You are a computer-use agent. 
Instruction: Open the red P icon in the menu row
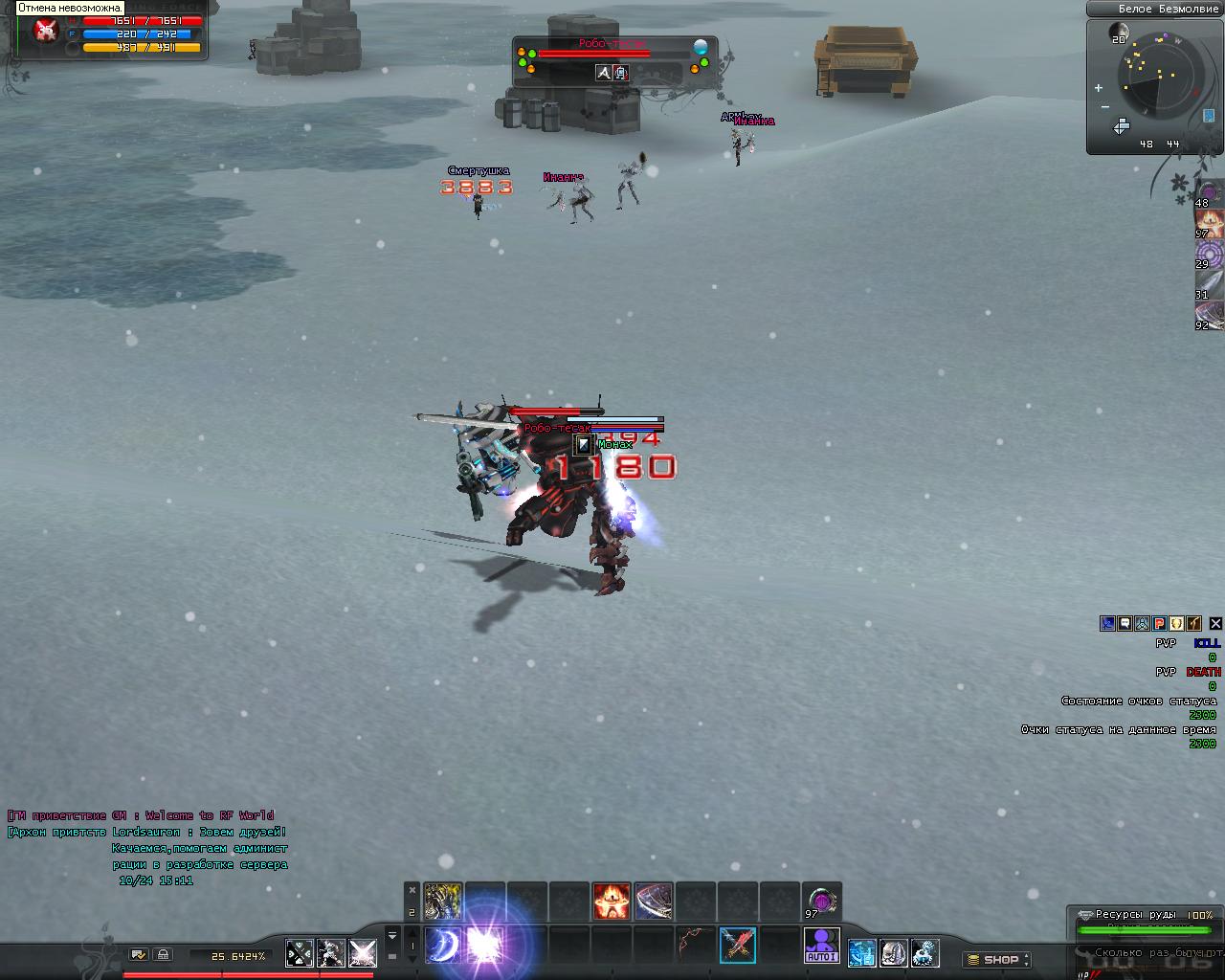(1159, 623)
